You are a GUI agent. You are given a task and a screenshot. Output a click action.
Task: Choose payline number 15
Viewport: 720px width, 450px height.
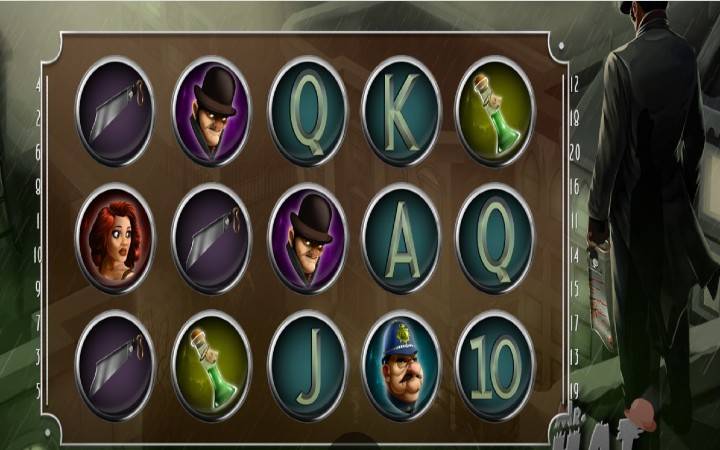575,288
